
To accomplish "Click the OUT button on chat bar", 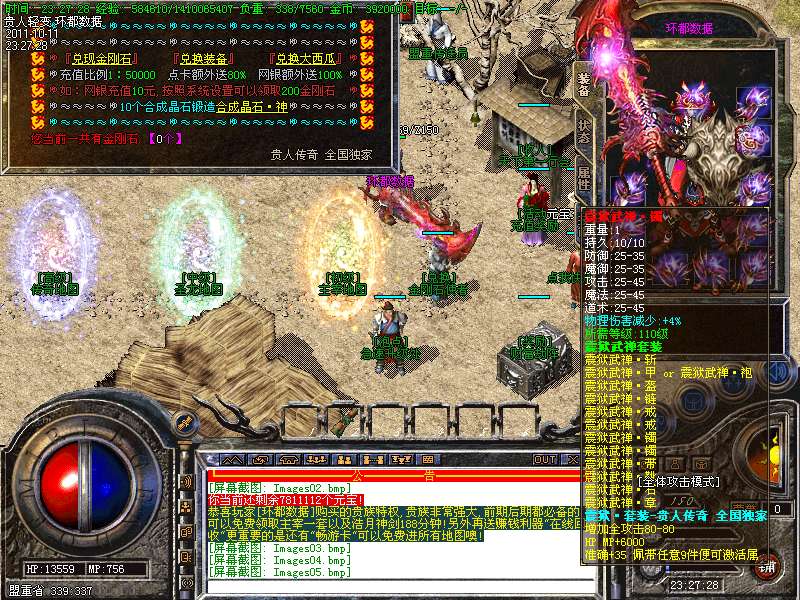I will (544, 459).
